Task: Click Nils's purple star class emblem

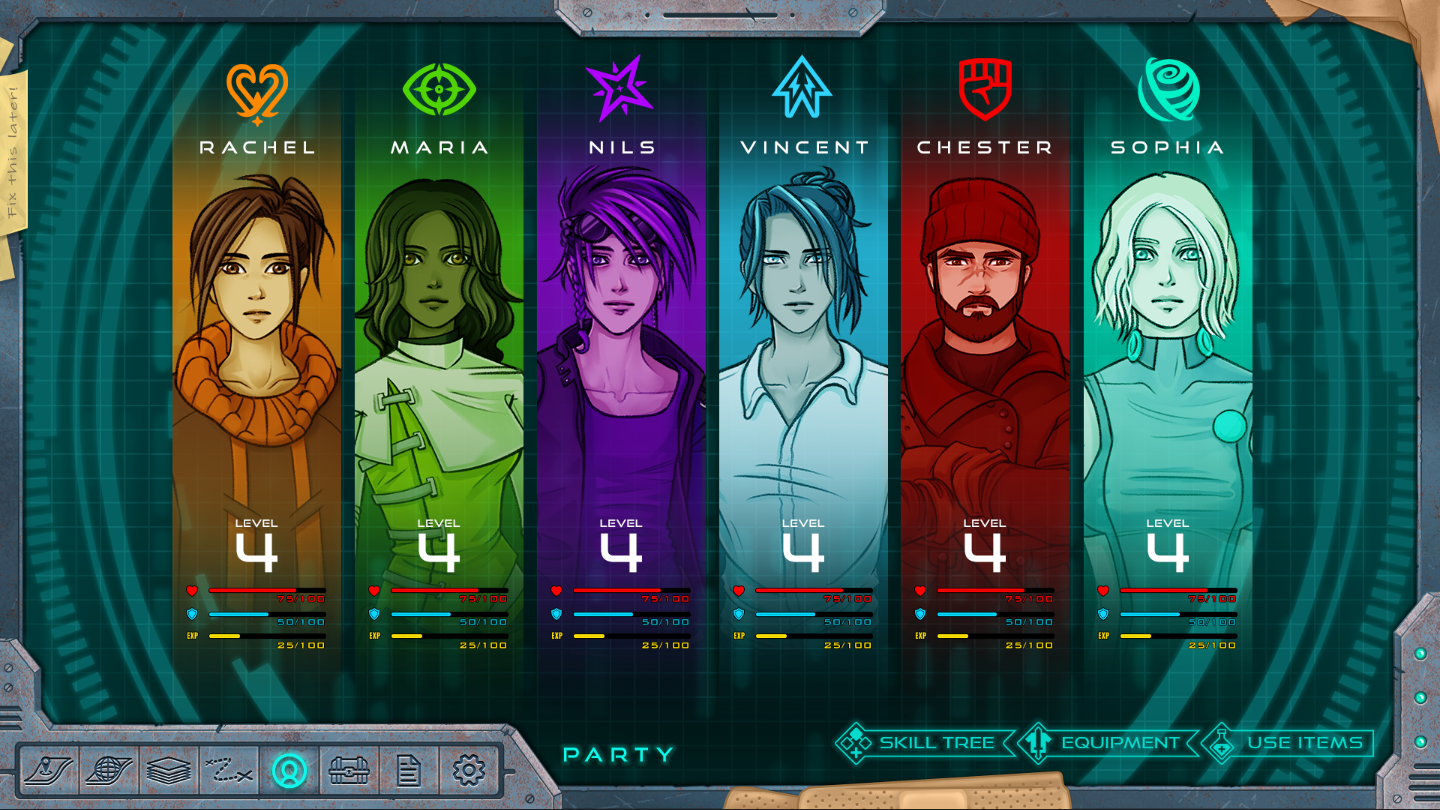Action: coord(621,90)
